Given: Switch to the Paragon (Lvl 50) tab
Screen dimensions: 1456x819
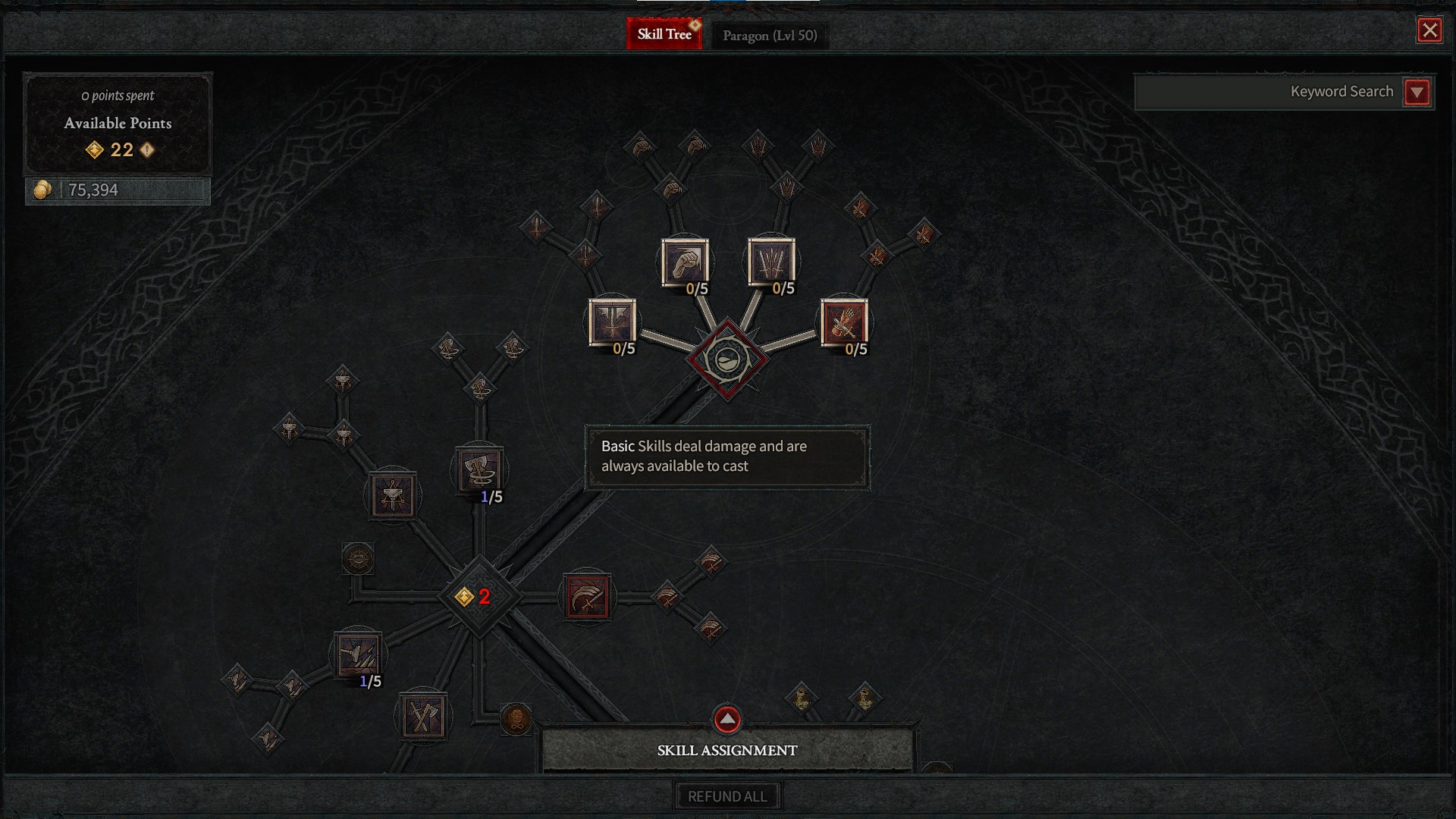Looking at the screenshot, I should pos(768,35).
